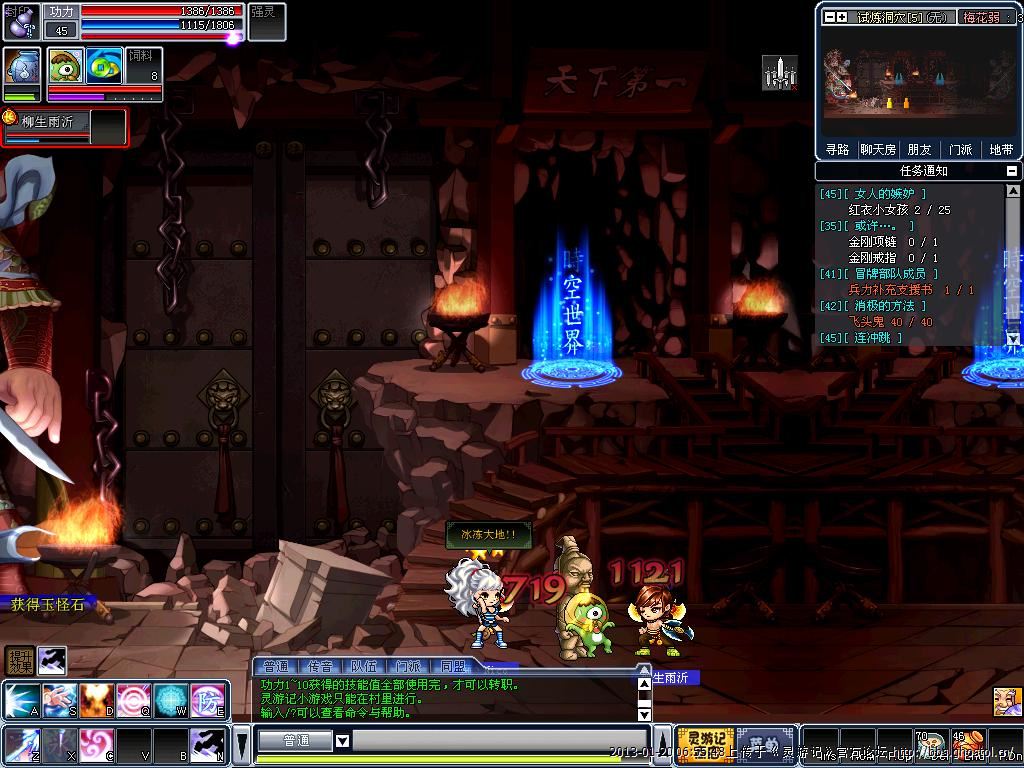Switch to the 队伍 team chat tab

[364, 666]
